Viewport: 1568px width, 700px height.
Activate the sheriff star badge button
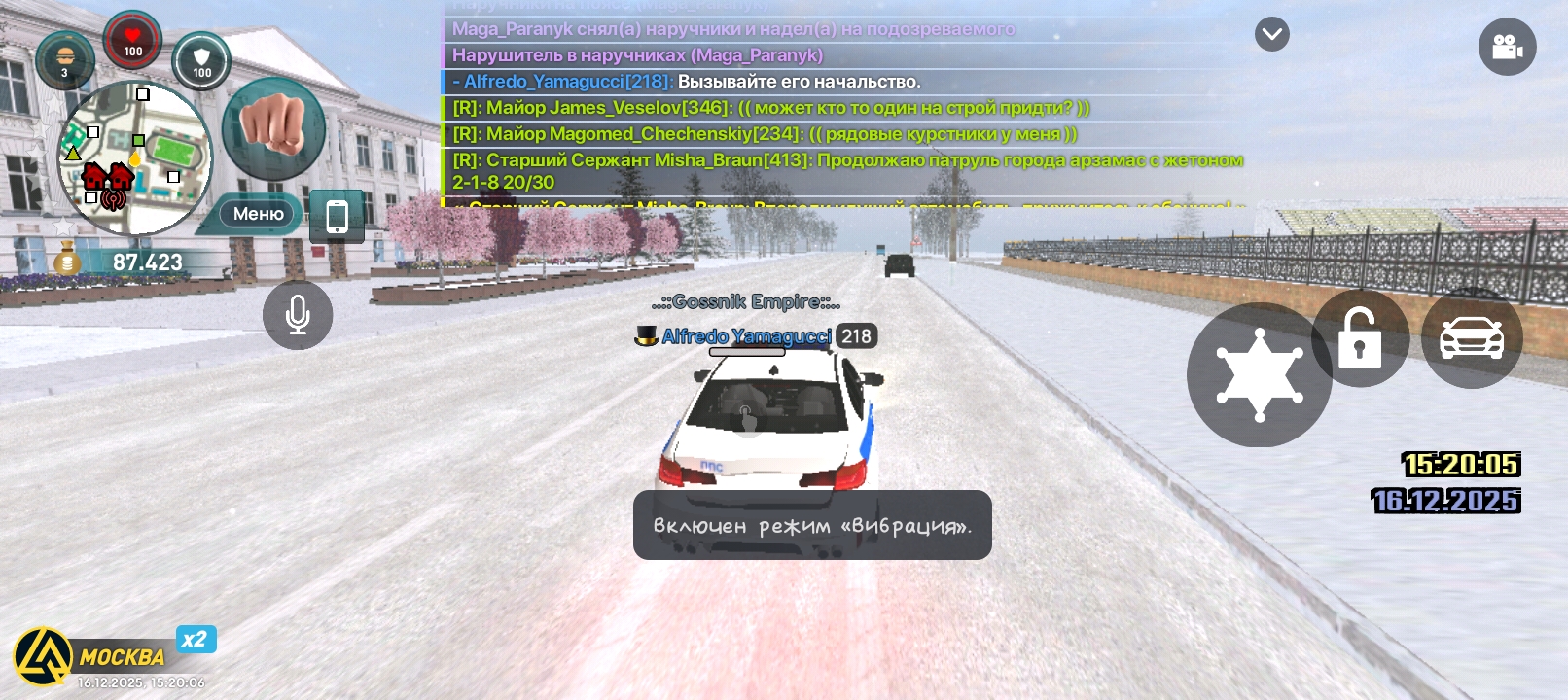click(1259, 375)
